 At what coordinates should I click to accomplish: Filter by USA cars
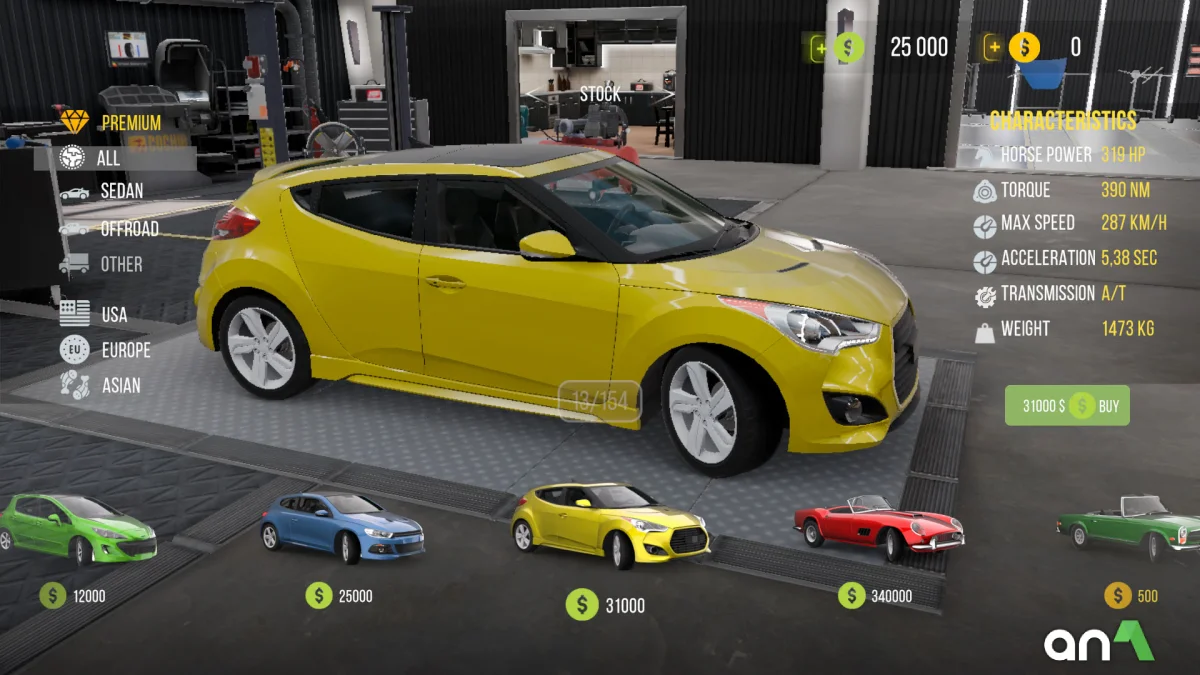[113, 314]
